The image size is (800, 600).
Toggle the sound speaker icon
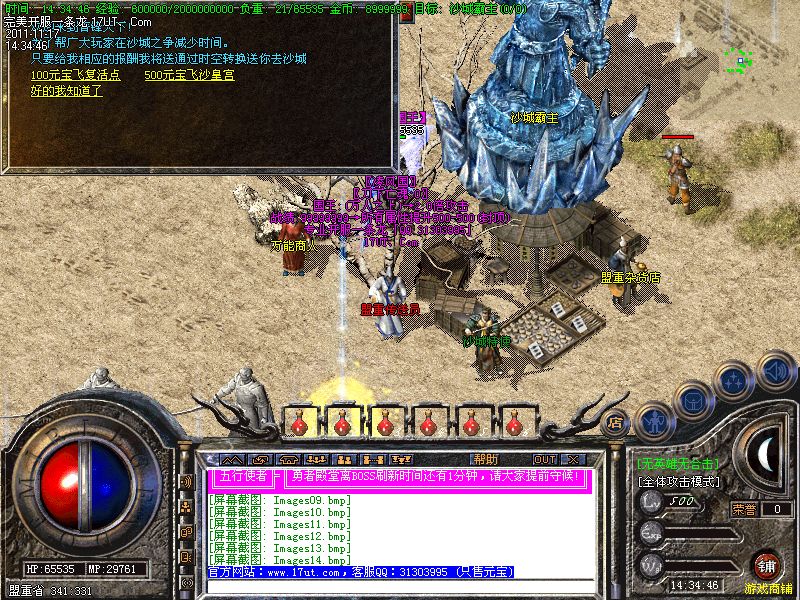pyautogui.click(x=775, y=369)
